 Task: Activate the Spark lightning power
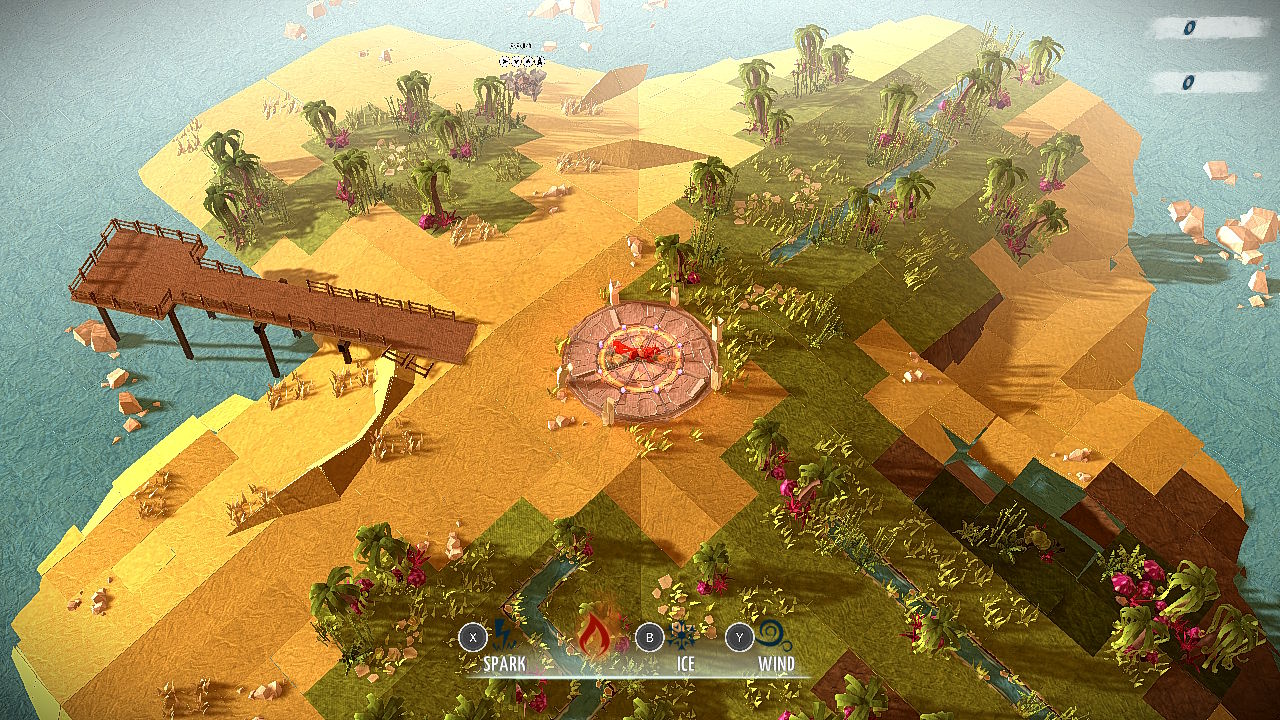click(x=503, y=636)
